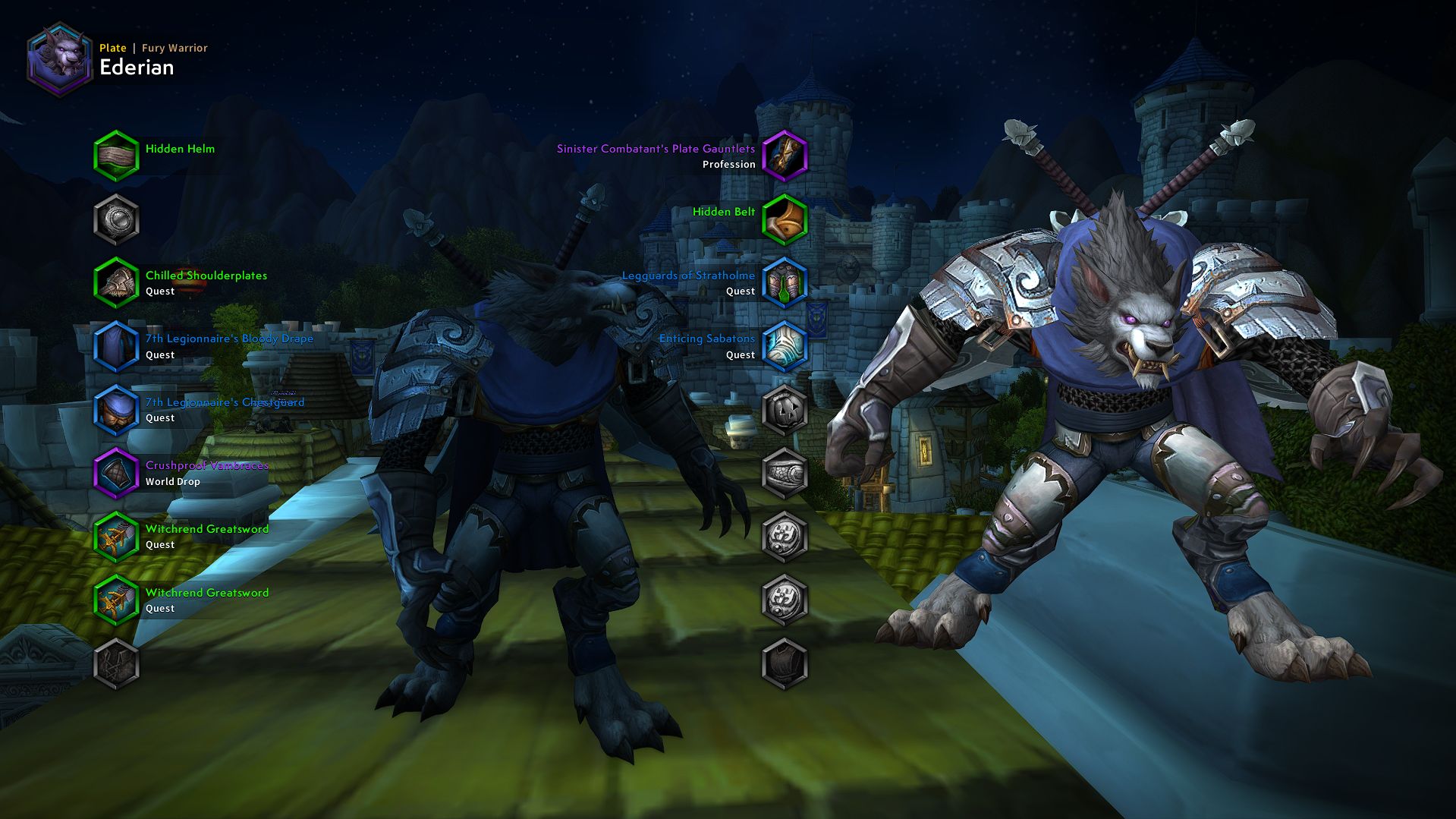Click the empty shirt slot at list bottom

pos(115,662)
